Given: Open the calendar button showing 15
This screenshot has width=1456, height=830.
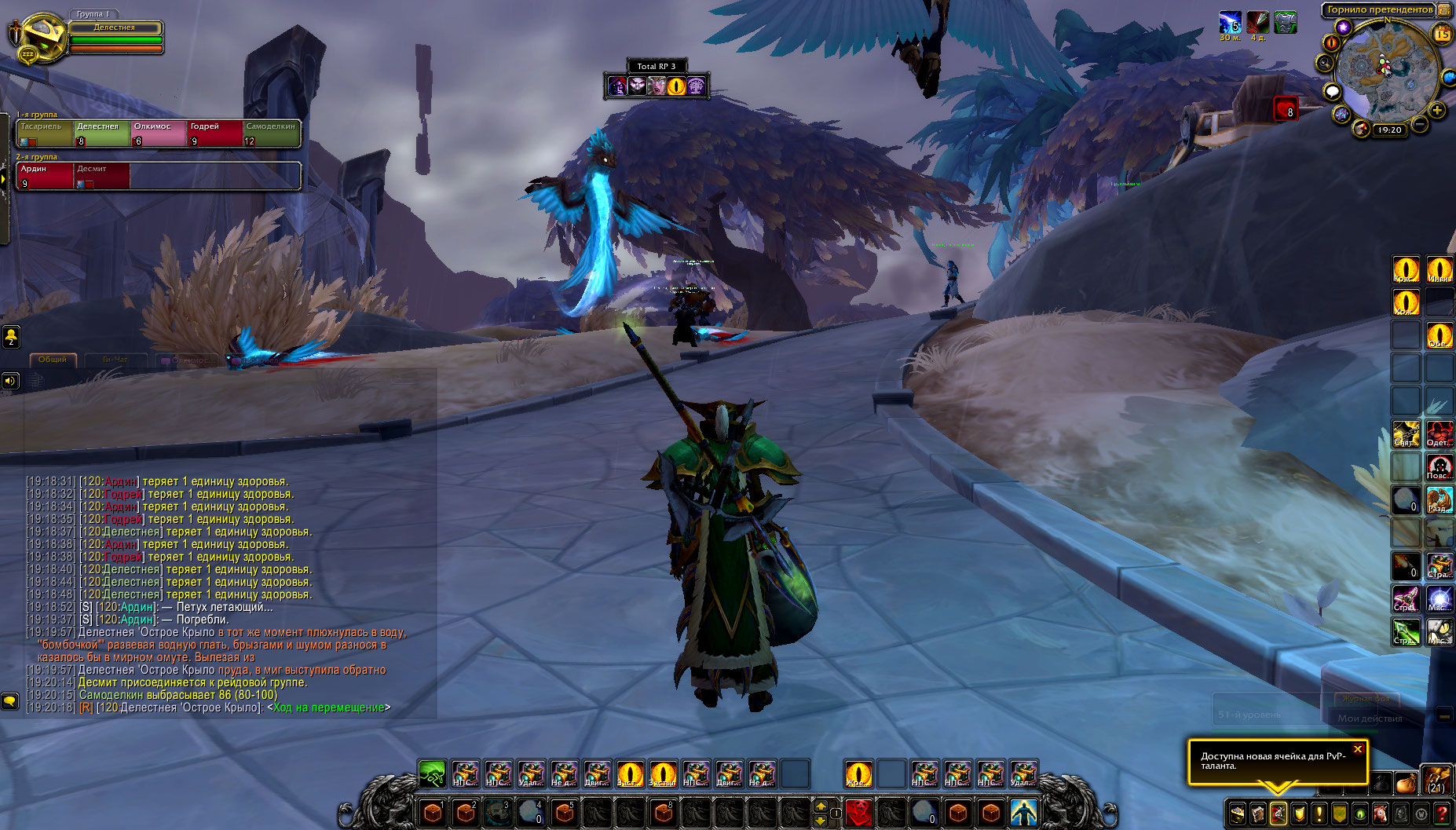Looking at the screenshot, I should pyautogui.click(x=1443, y=34).
